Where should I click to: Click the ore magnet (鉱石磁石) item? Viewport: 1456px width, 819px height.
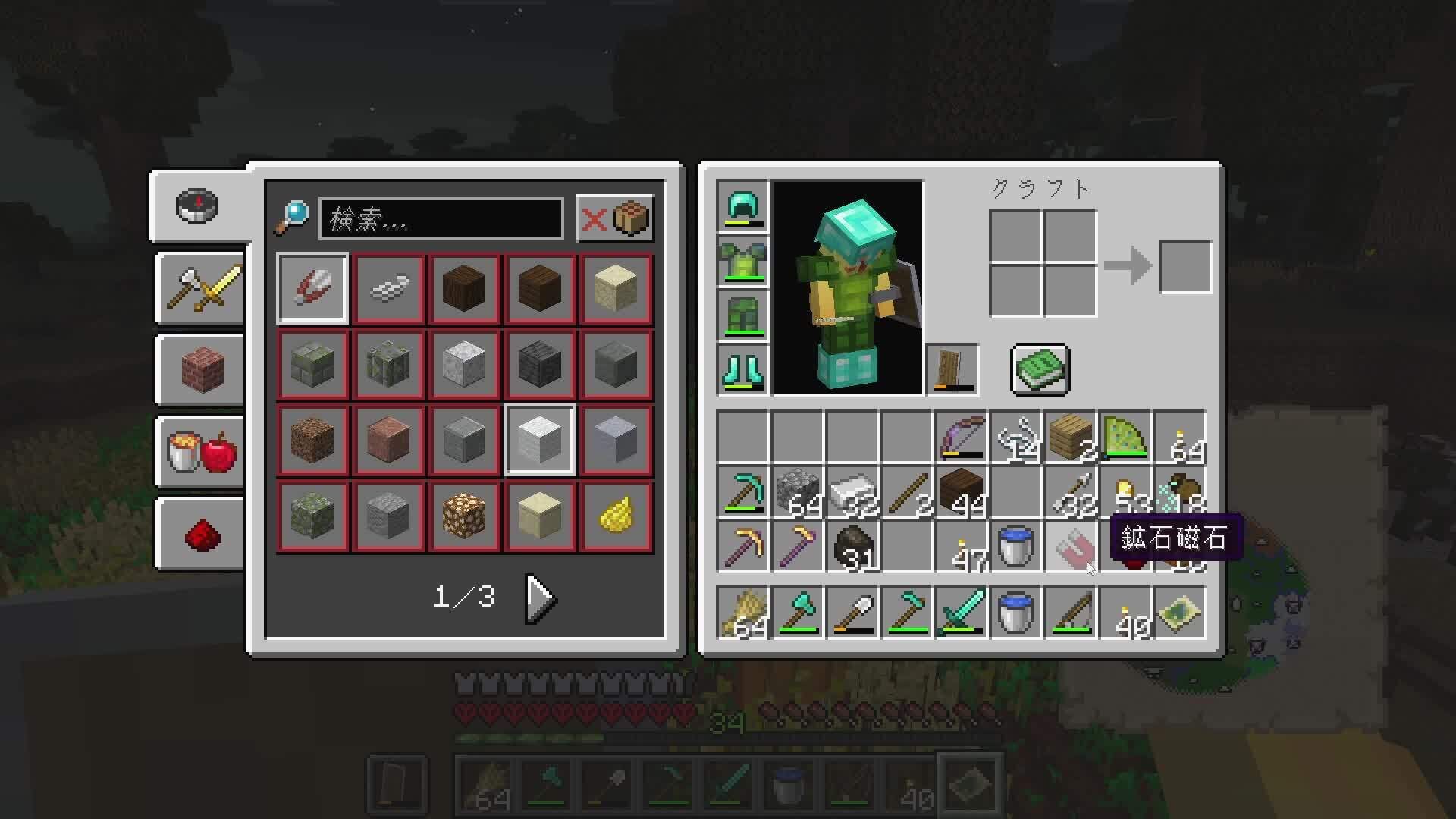click(1070, 548)
